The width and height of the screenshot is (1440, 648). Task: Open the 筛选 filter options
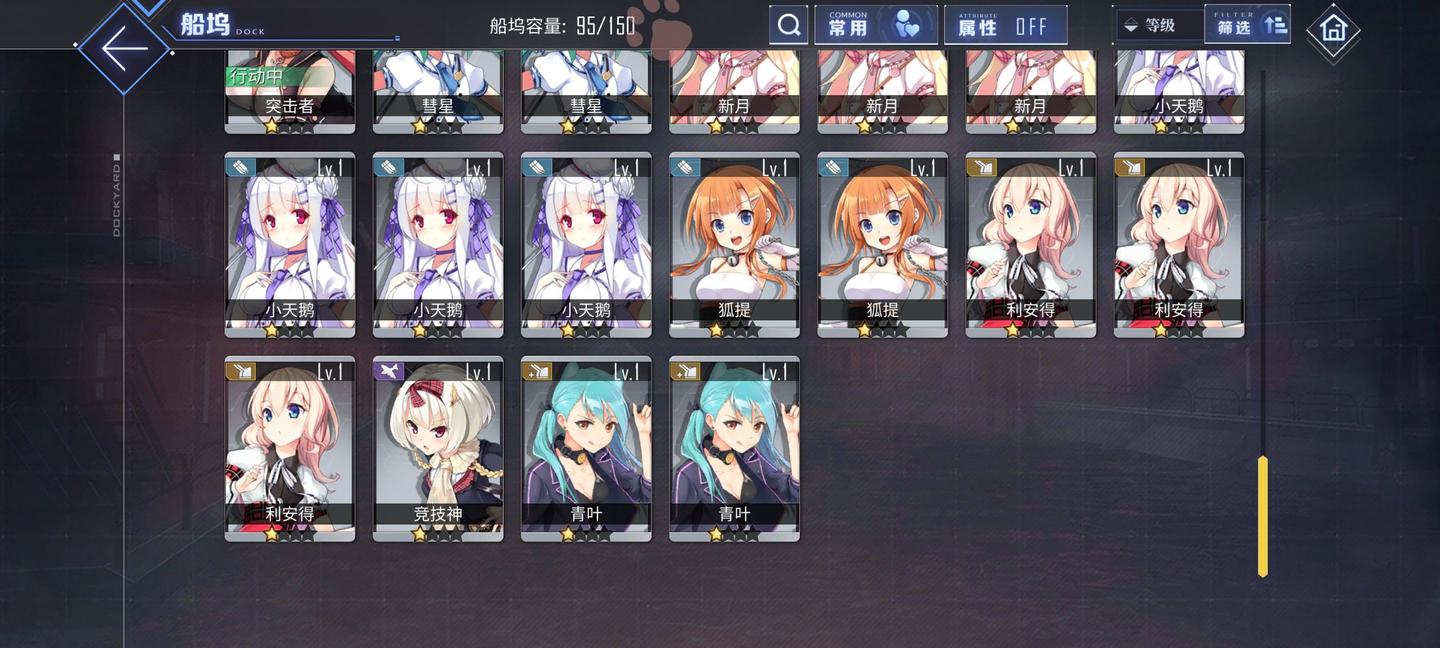[x=1247, y=25]
